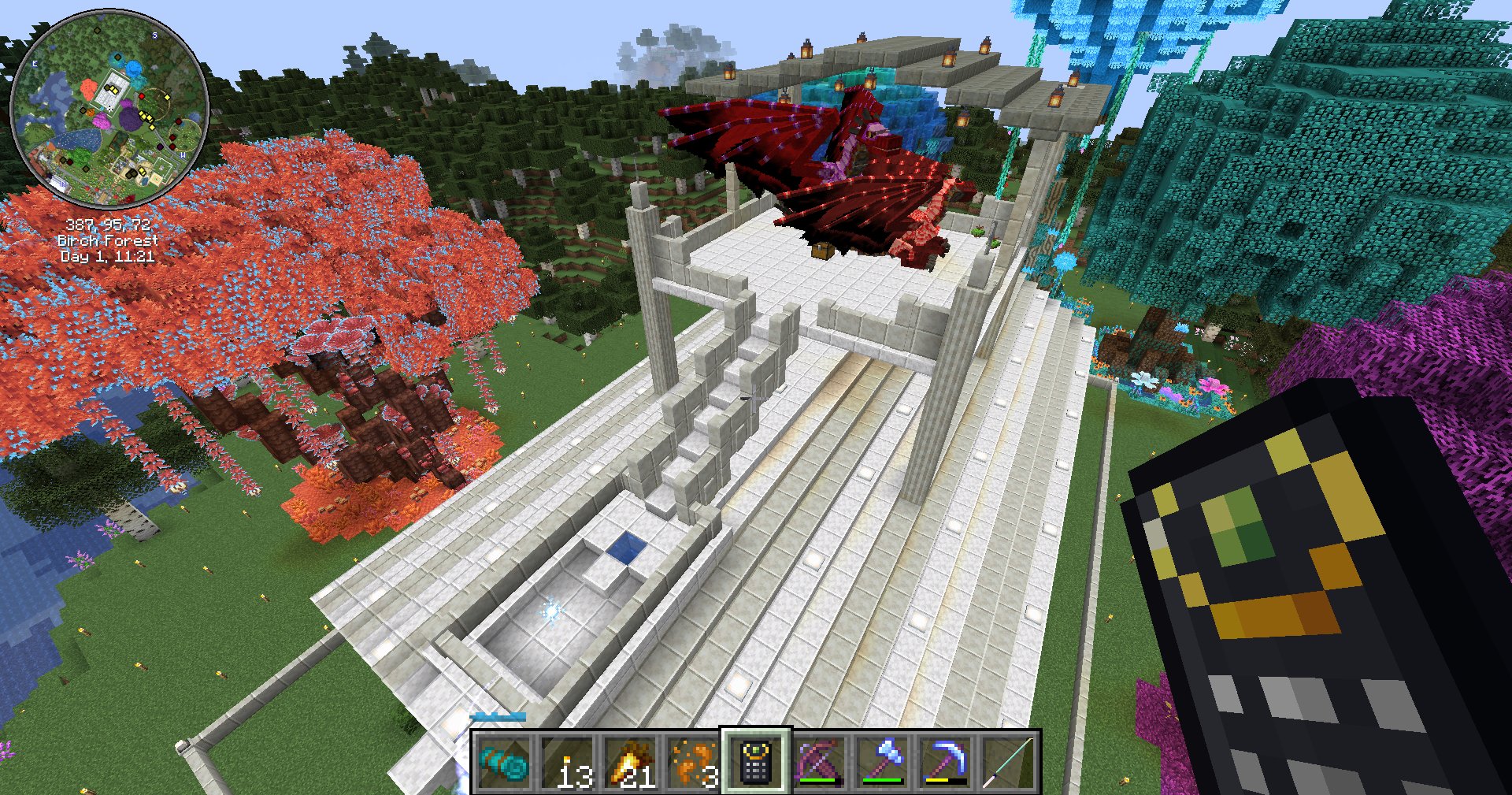Image resolution: width=1512 pixels, height=795 pixels.
Task: Select the enchanted crossbow in the hotbar
Action: [x=819, y=760]
